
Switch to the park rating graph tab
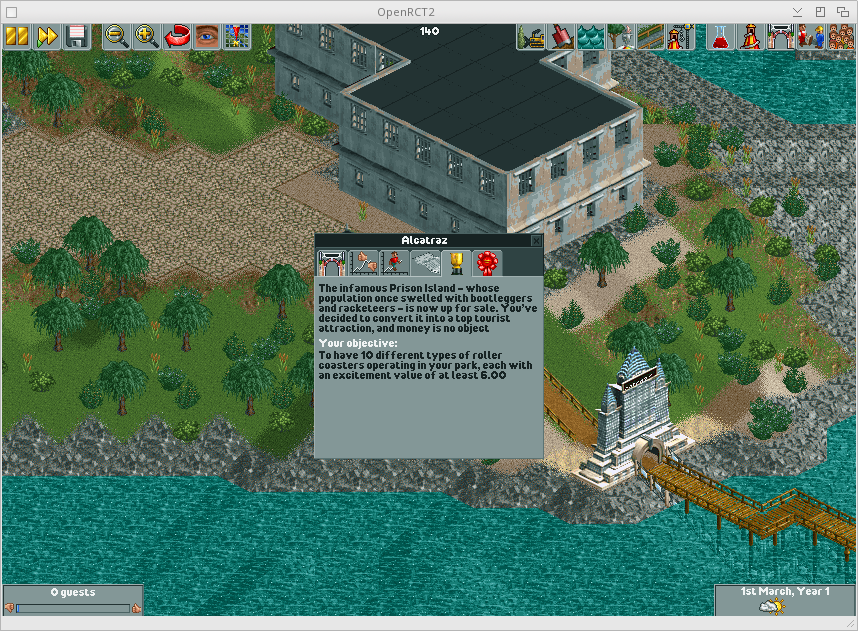[362, 263]
